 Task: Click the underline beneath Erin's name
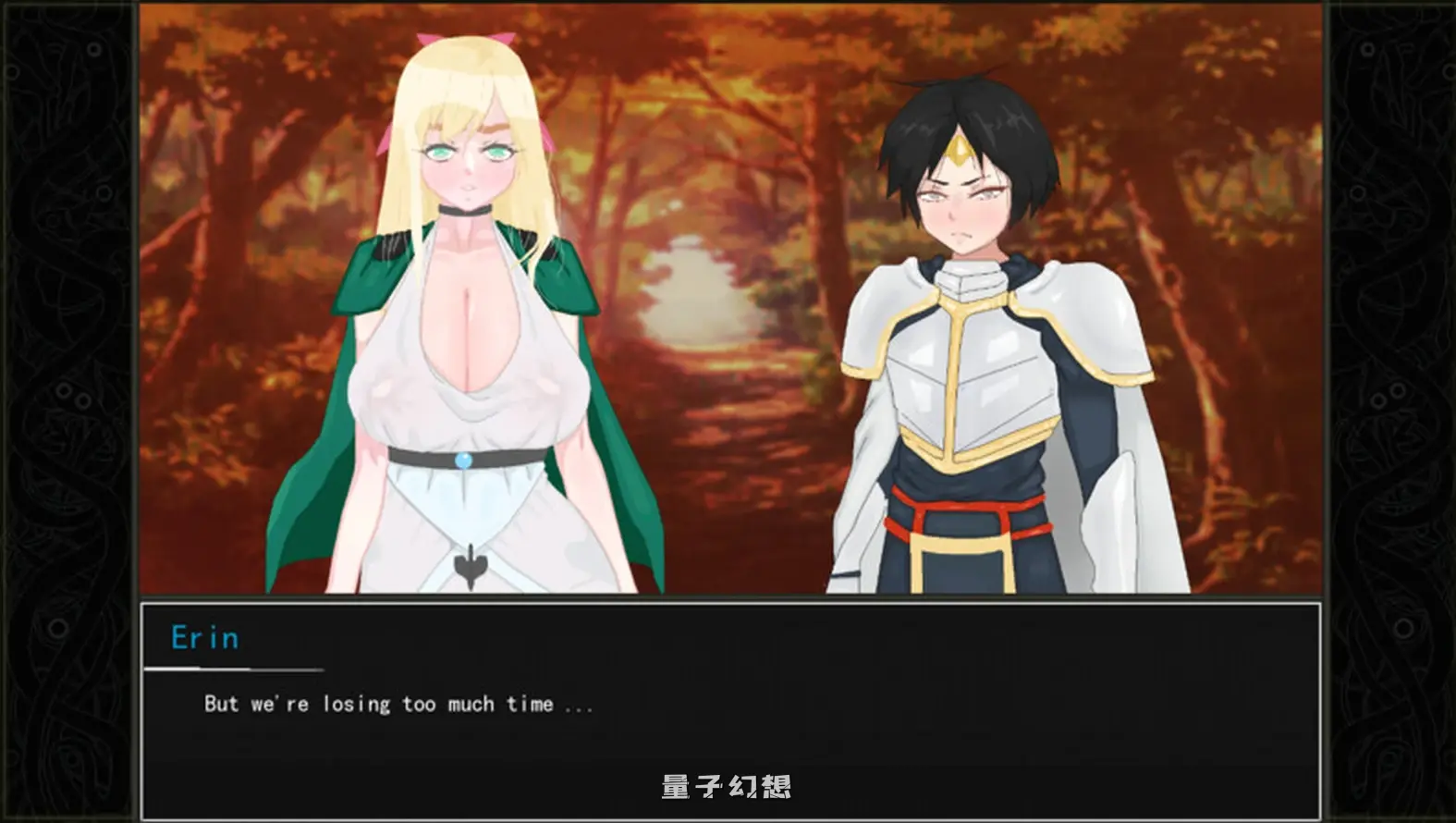tap(236, 668)
